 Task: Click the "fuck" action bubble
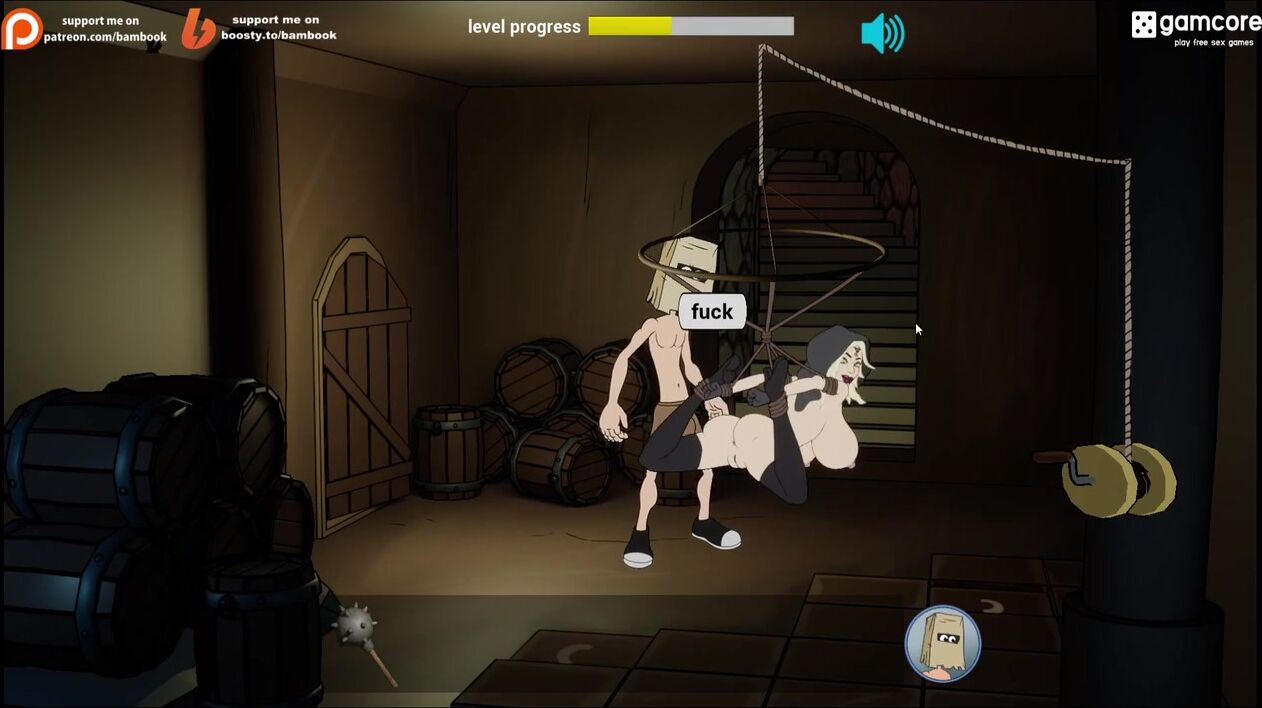pyautogui.click(x=712, y=312)
